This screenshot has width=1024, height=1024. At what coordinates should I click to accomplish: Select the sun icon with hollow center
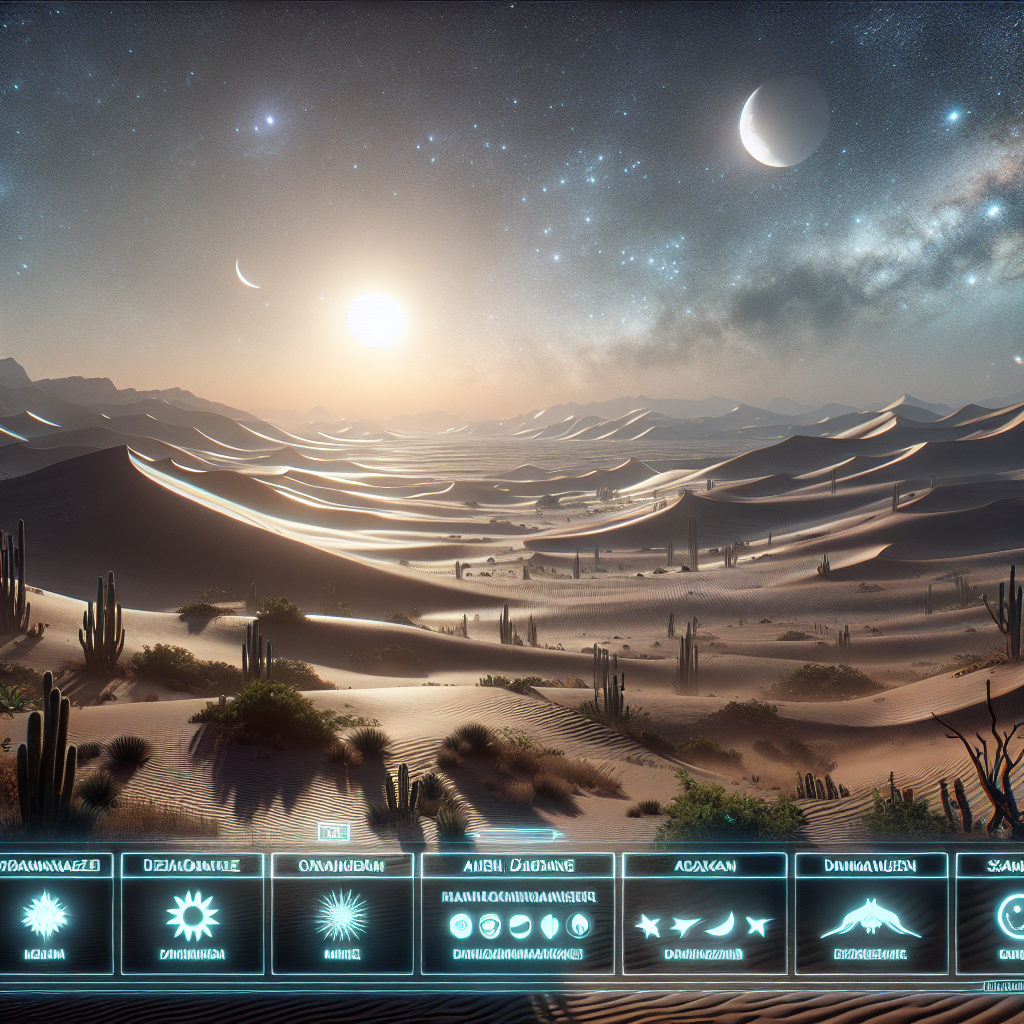[192, 916]
